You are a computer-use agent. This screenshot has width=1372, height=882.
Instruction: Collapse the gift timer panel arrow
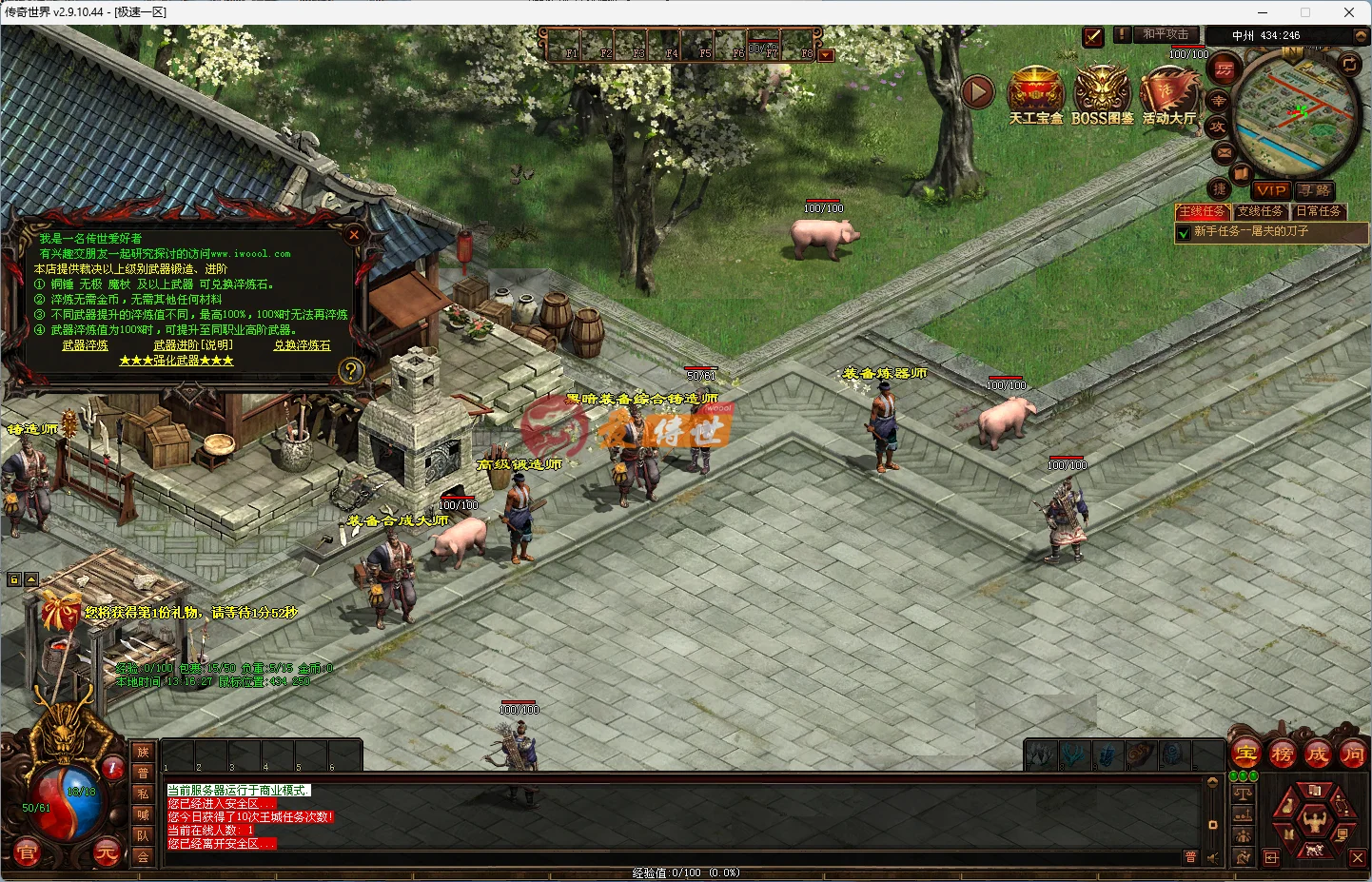[31, 578]
